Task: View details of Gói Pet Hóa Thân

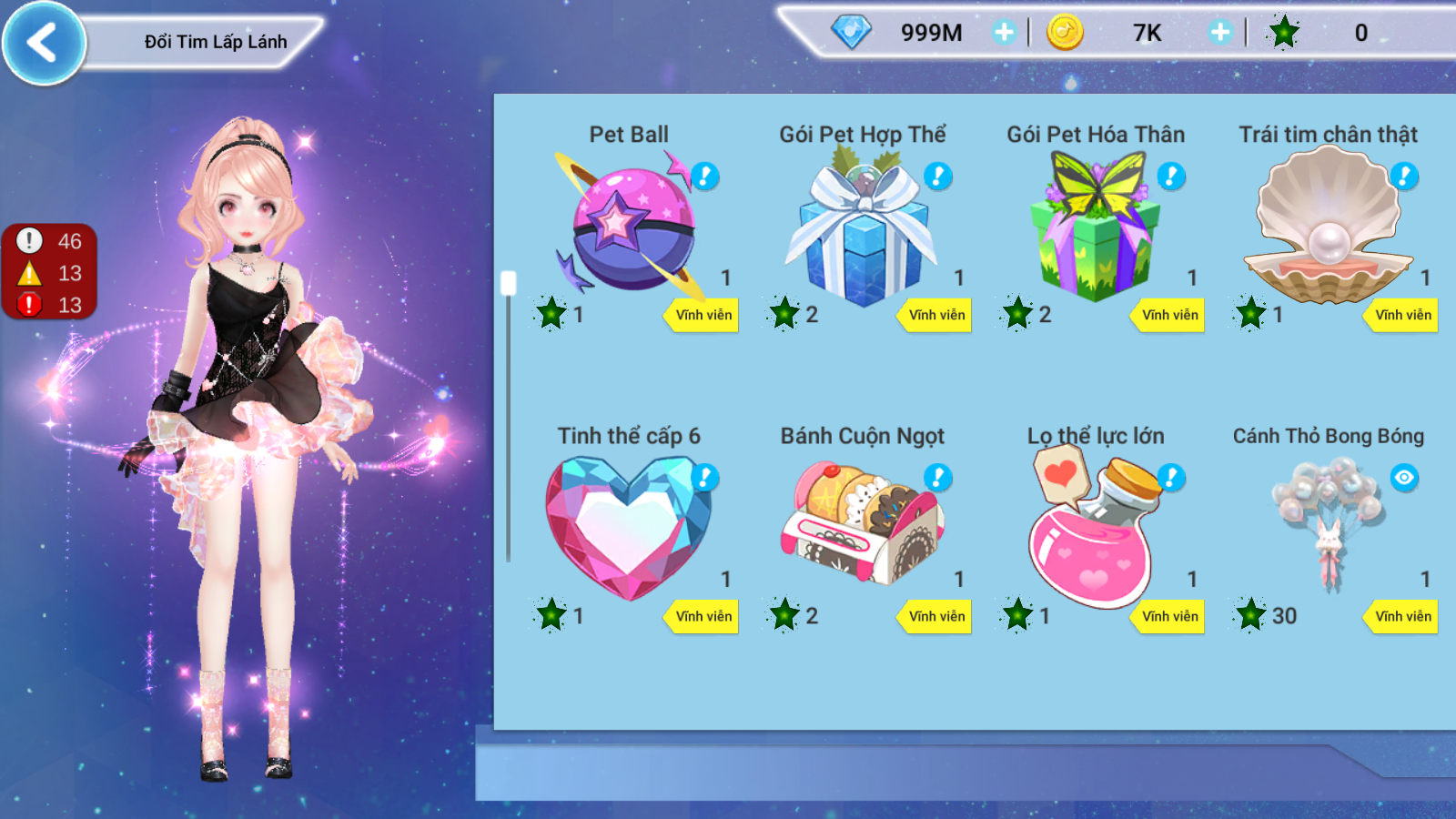Action: 1171,176
